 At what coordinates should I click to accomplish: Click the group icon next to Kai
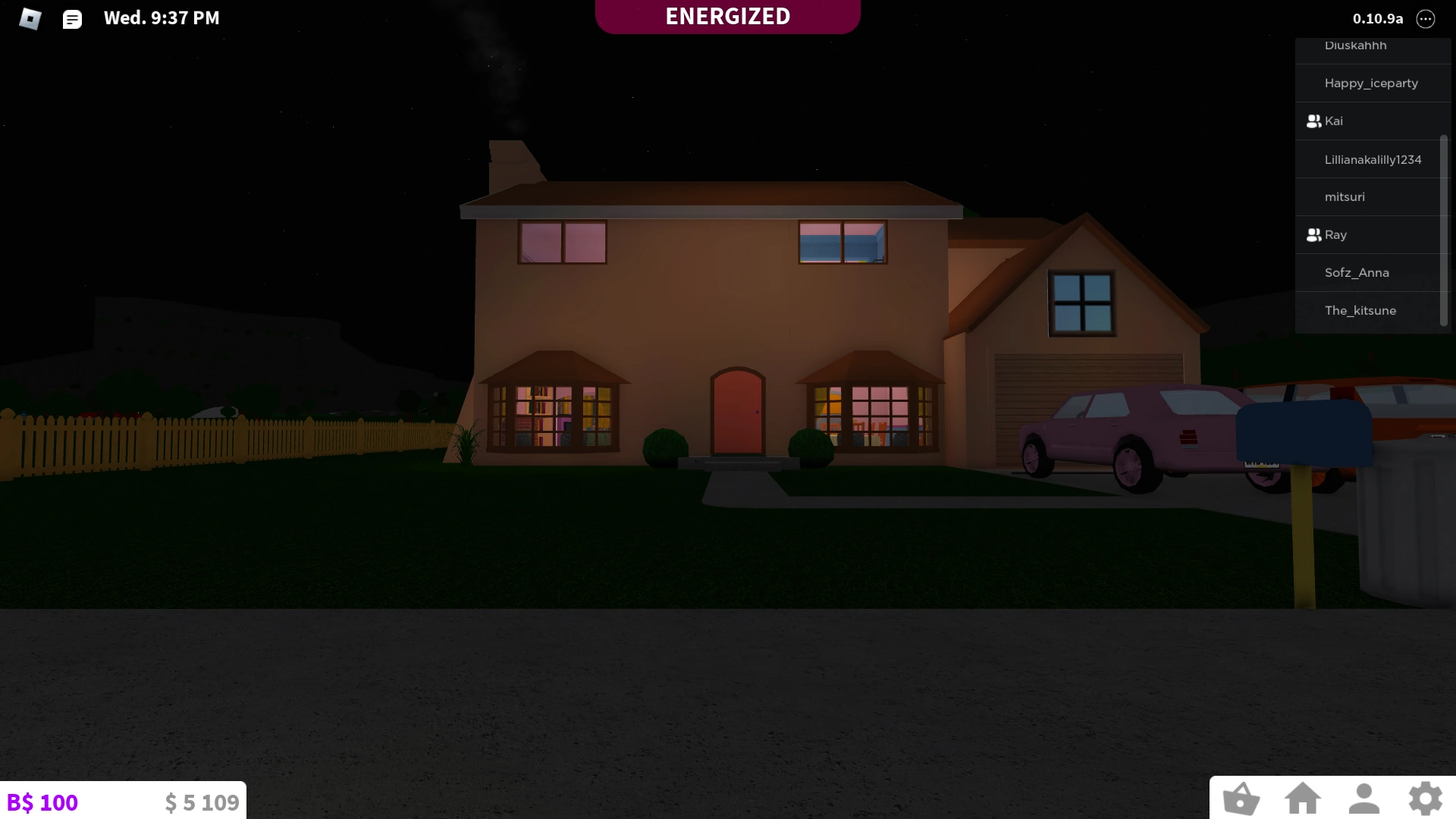coord(1313,120)
